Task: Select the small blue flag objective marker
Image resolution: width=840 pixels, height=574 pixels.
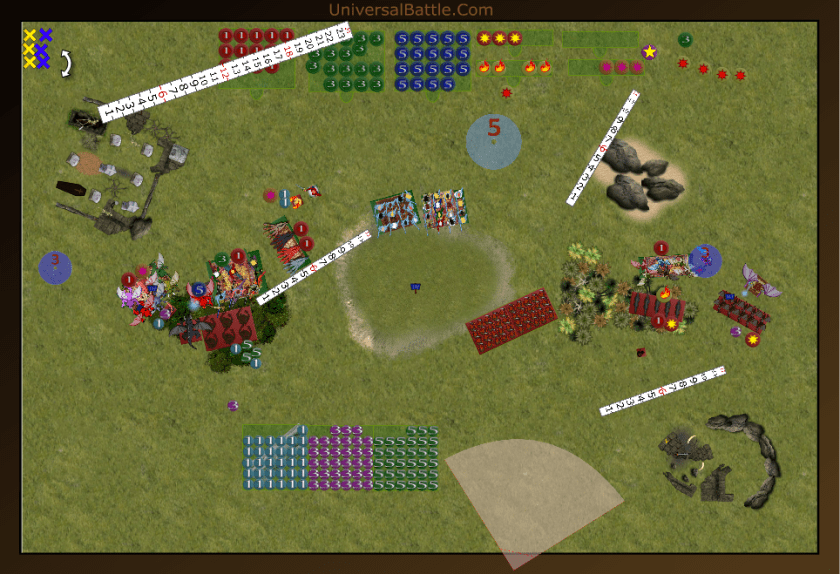Action: (x=416, y=288)
